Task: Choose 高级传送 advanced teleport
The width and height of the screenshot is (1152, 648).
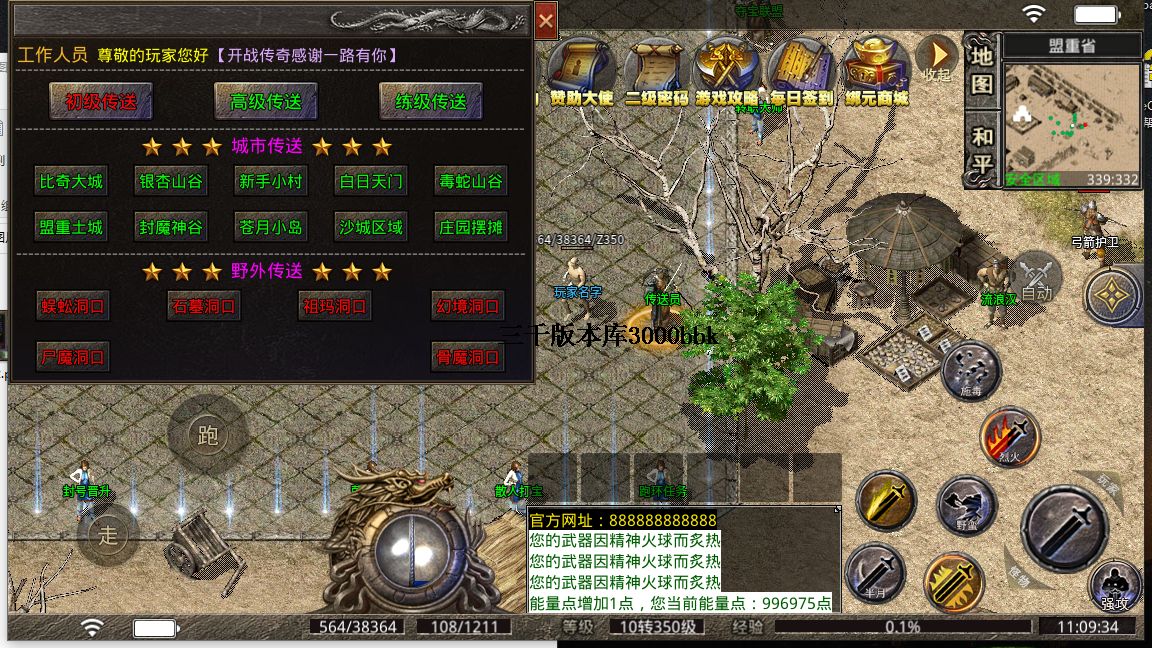Action: tap(266, 101)
